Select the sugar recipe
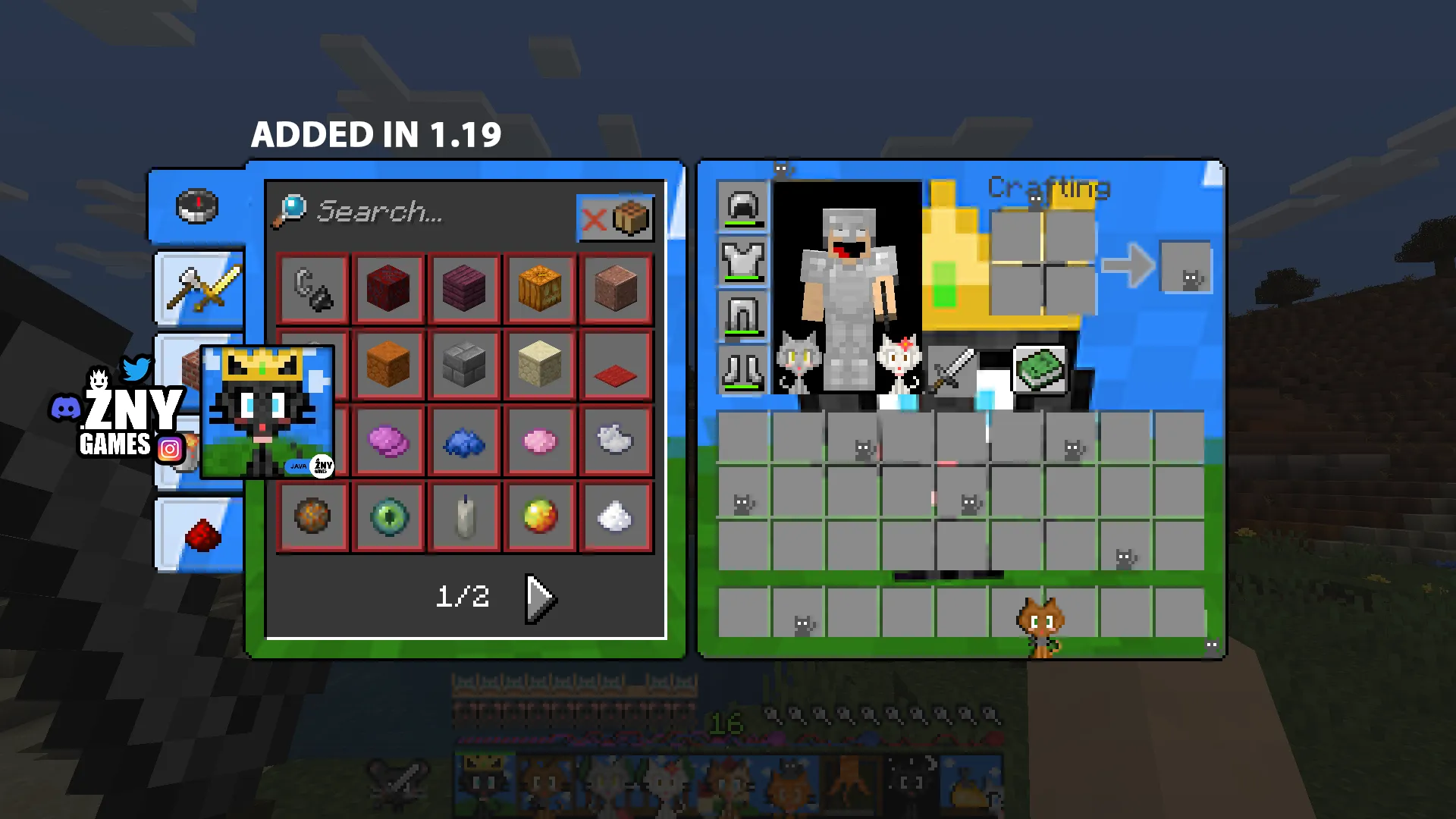The width and height of the screenshot is (1456, 819). (616, 516)
